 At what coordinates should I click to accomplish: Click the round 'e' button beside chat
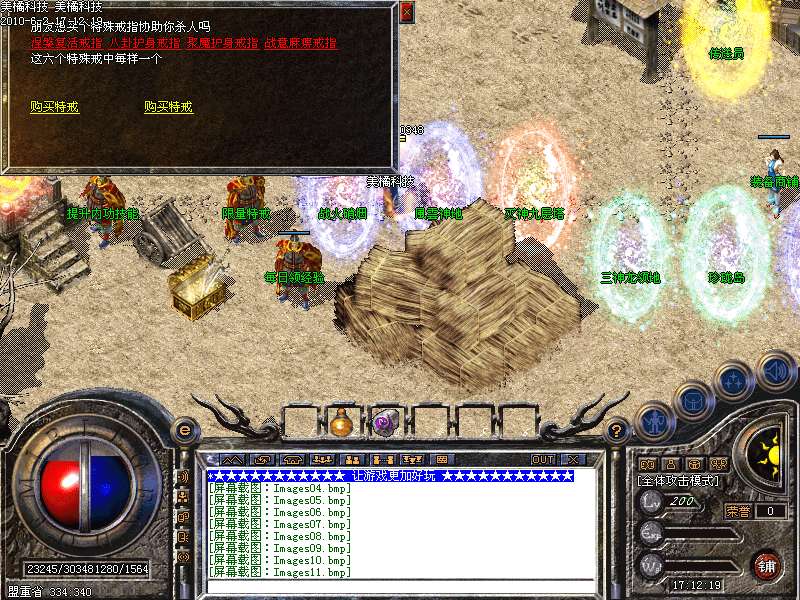[184, 430]
